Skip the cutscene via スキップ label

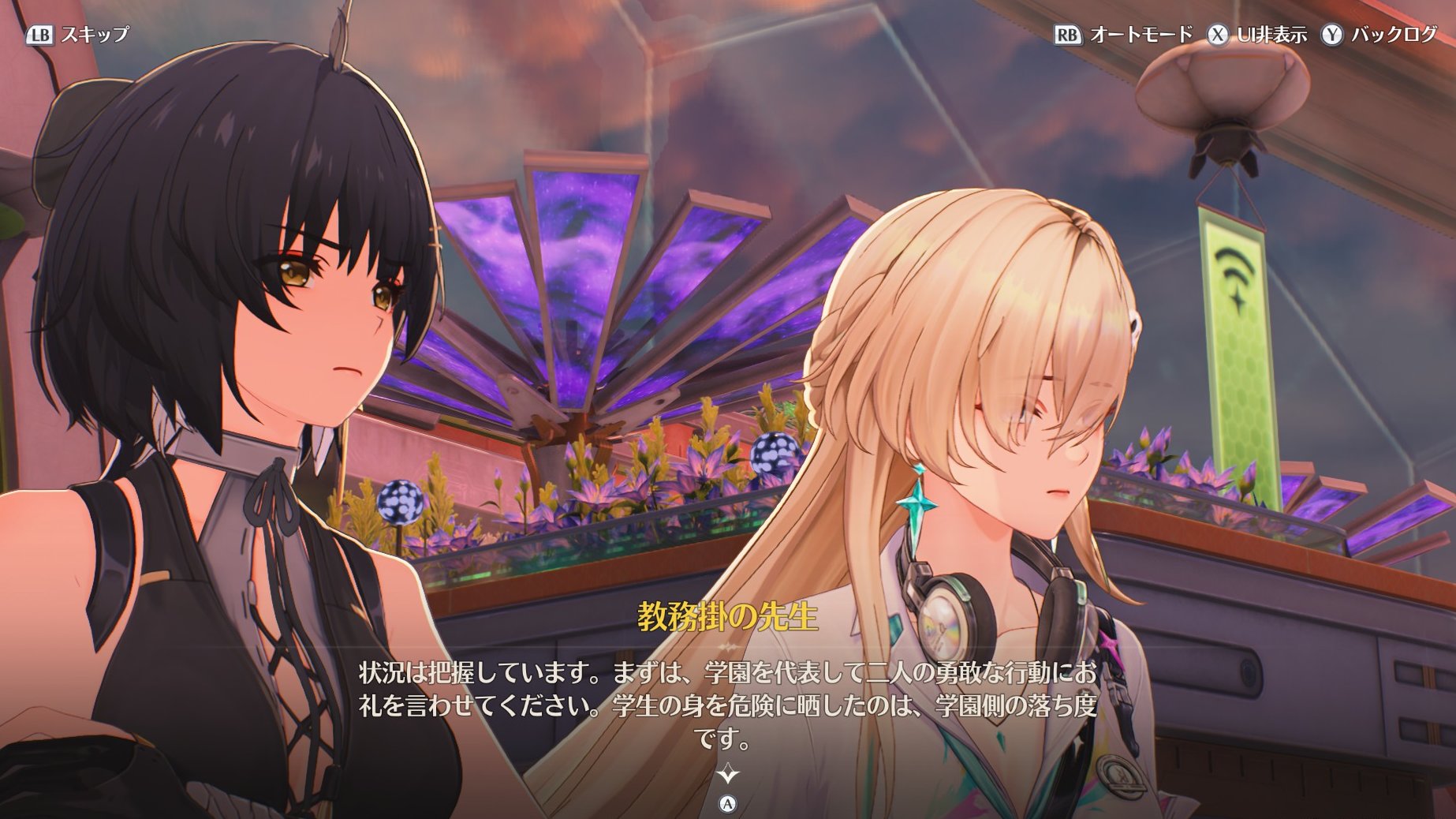click(x=94, y=35)
